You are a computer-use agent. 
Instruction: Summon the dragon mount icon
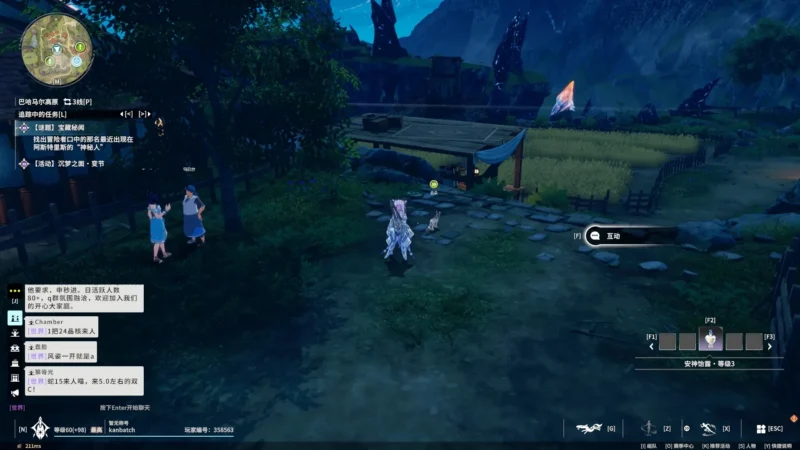click(x=588, y=428)
